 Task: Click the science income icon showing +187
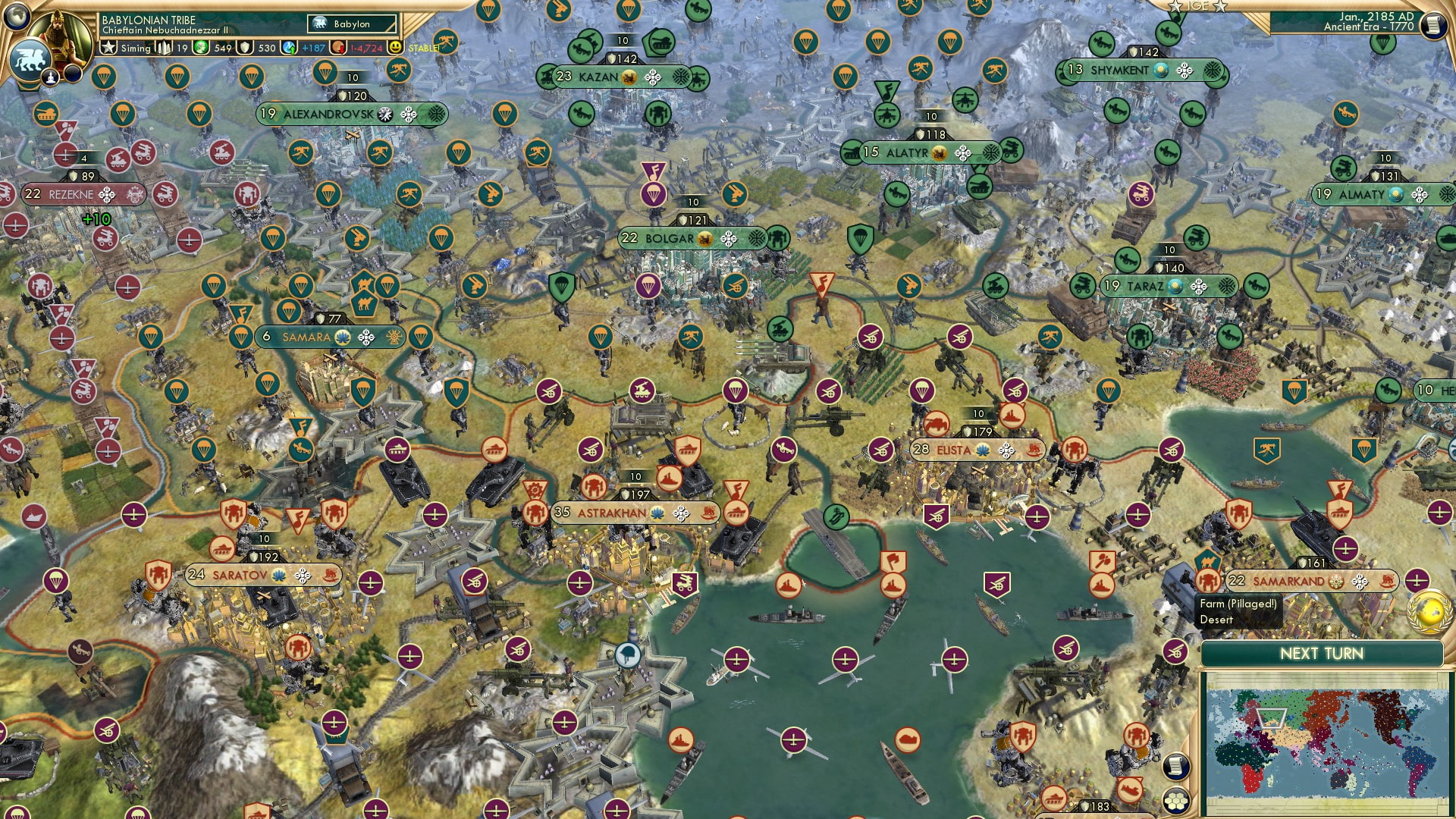coord(290,49)
